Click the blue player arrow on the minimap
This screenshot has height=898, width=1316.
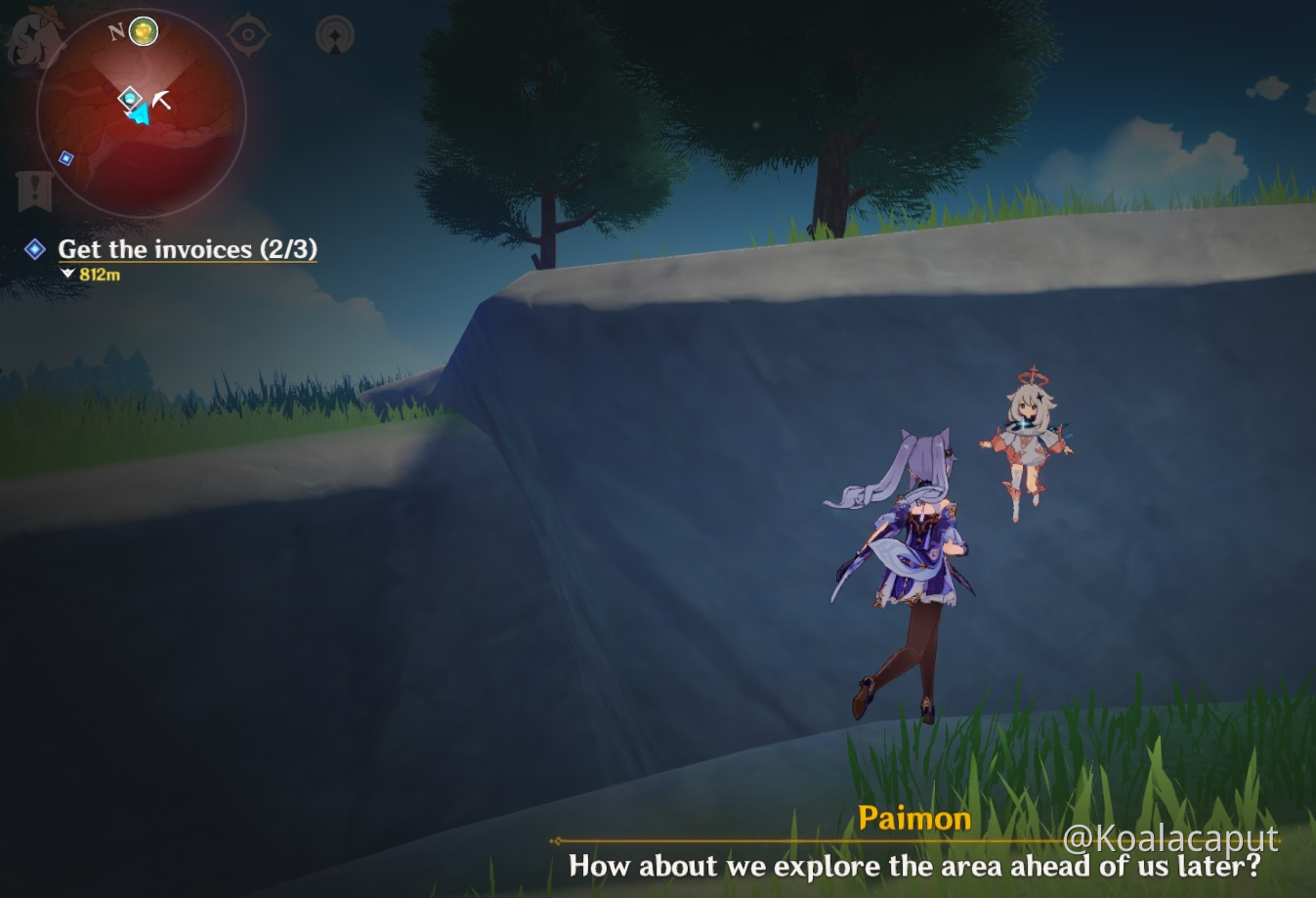(140, 115)
